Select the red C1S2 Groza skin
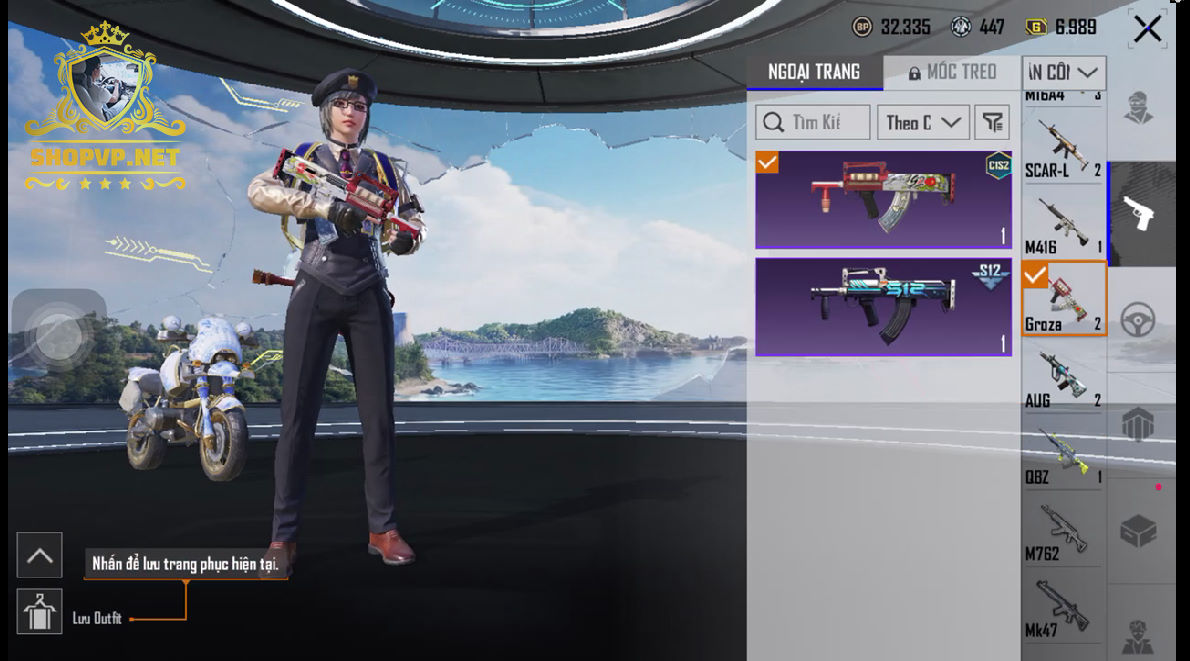This screenshot has width=1190, height=661. [883, 199]
